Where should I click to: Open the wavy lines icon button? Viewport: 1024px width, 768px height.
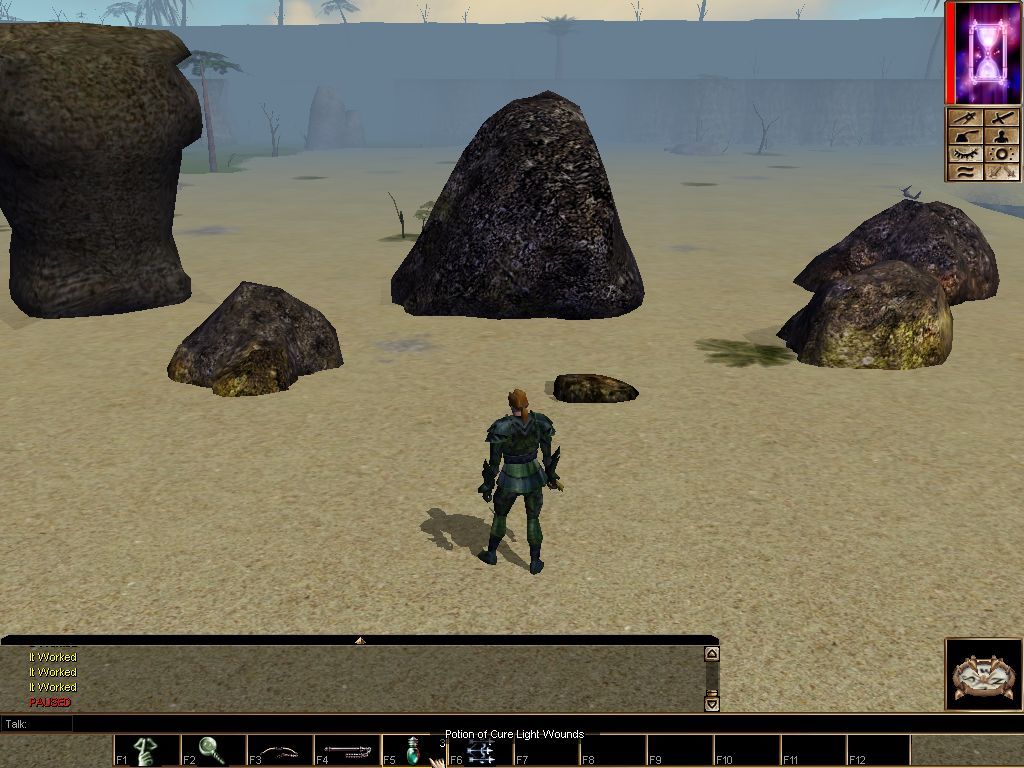964,172
